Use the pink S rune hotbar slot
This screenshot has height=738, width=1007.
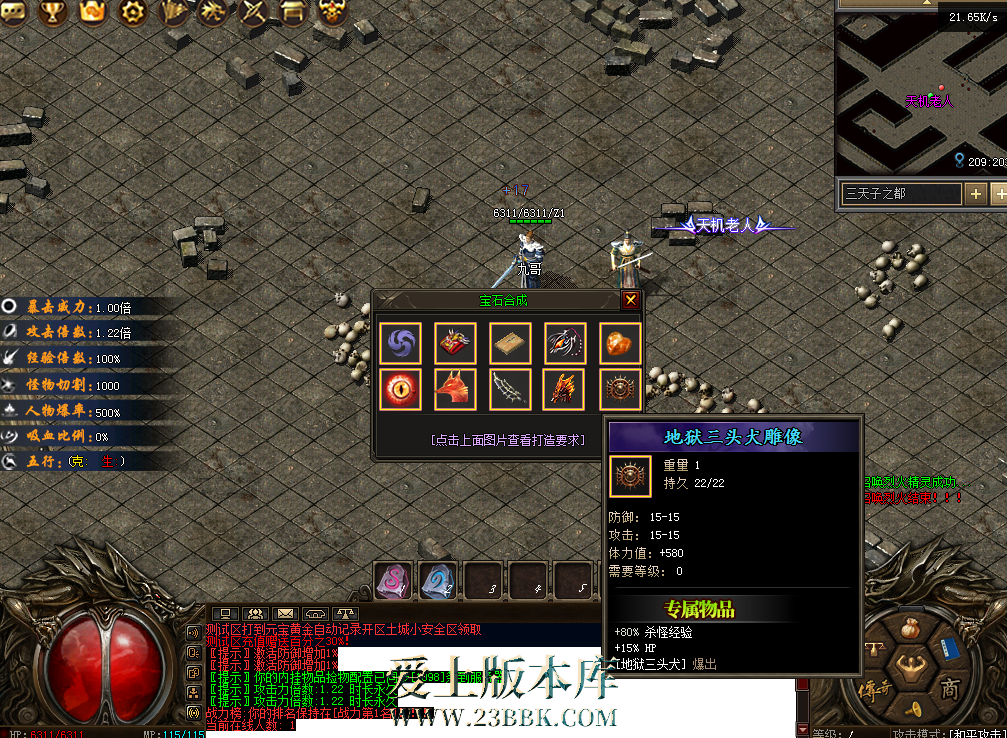tap(393, 580)
